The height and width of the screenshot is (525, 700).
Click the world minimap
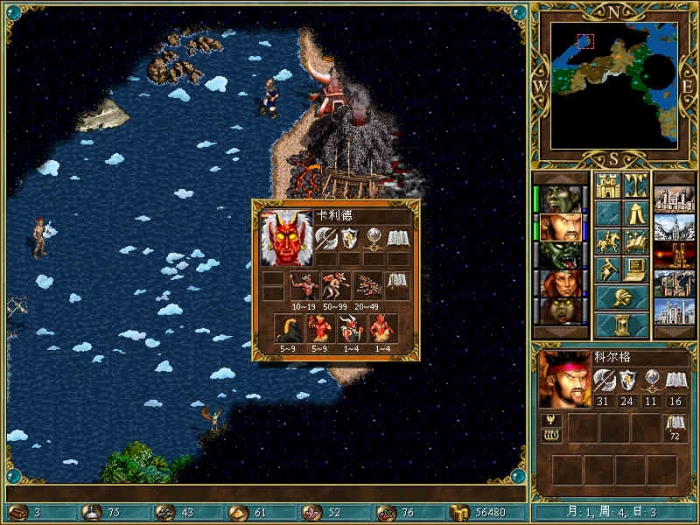pyautogui.click(x=612, y=84)
